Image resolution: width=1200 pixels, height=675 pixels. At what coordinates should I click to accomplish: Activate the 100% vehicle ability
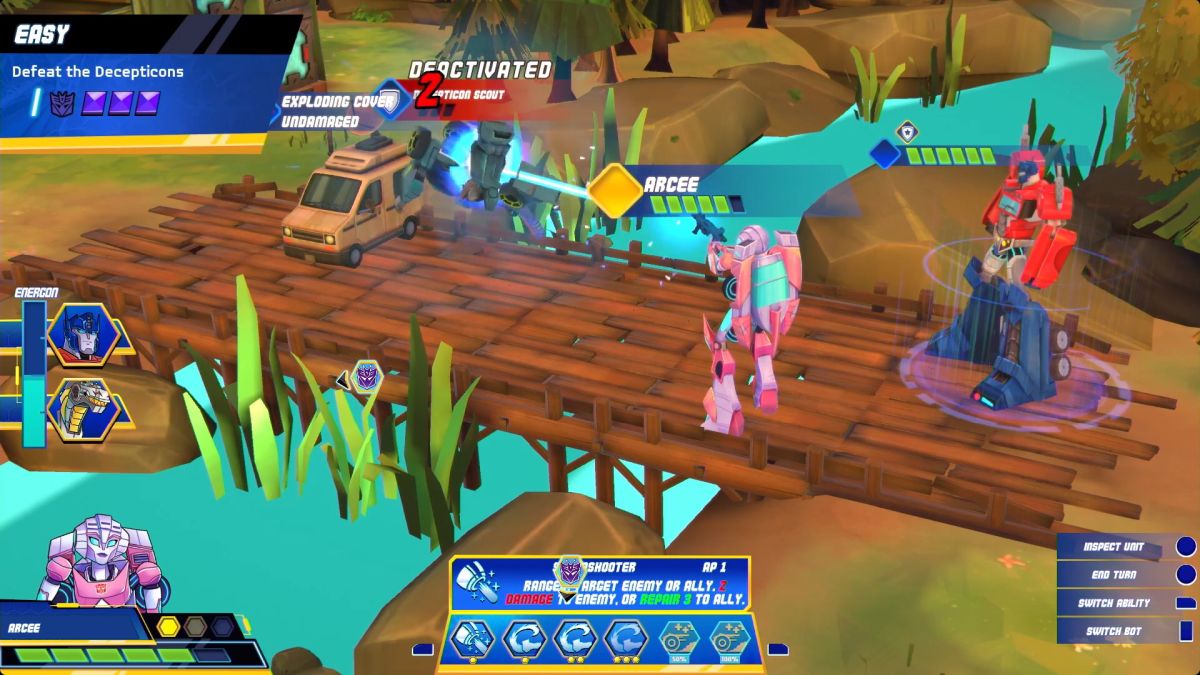pos(730,639)
